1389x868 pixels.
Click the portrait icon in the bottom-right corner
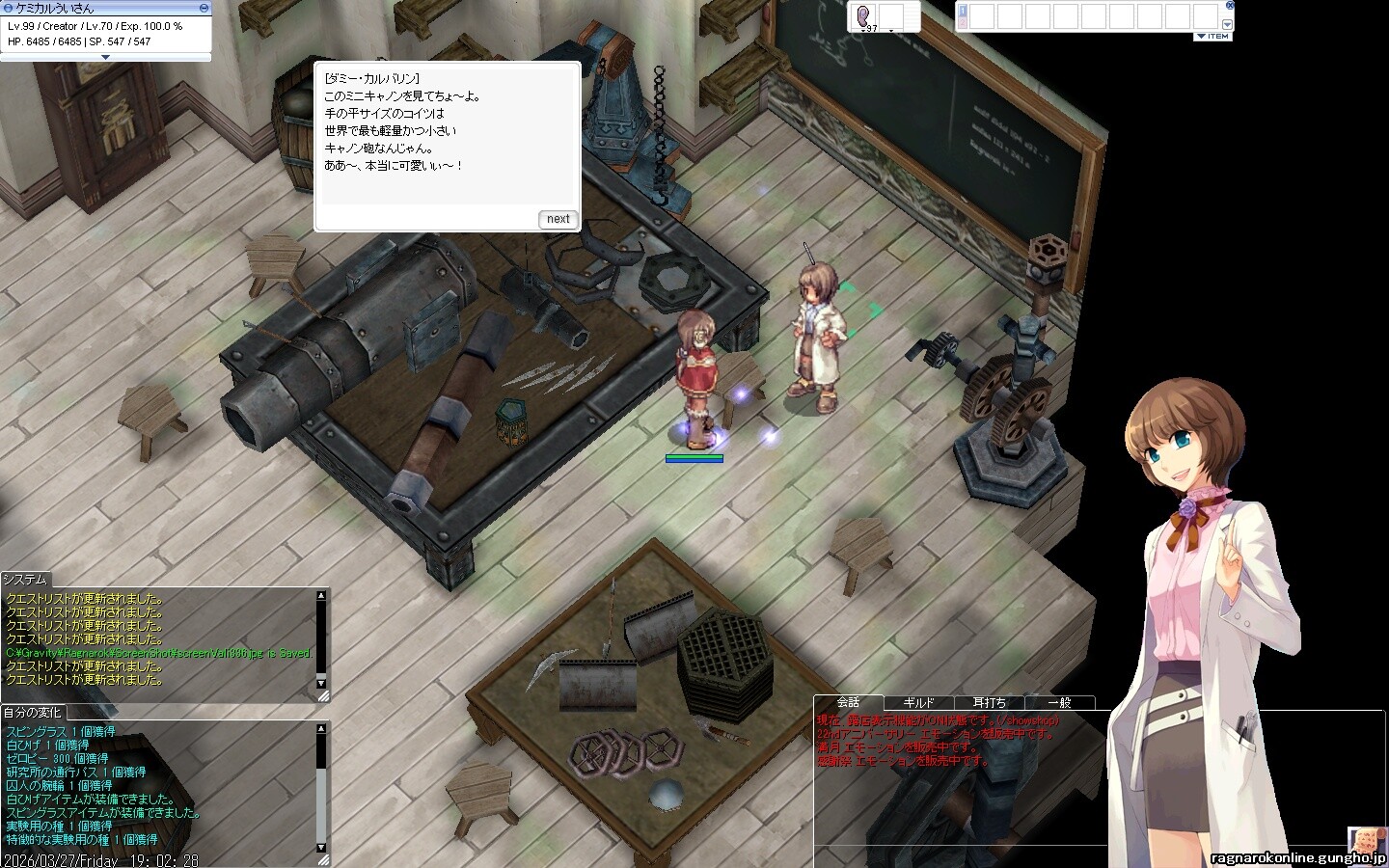[1366, 839]
